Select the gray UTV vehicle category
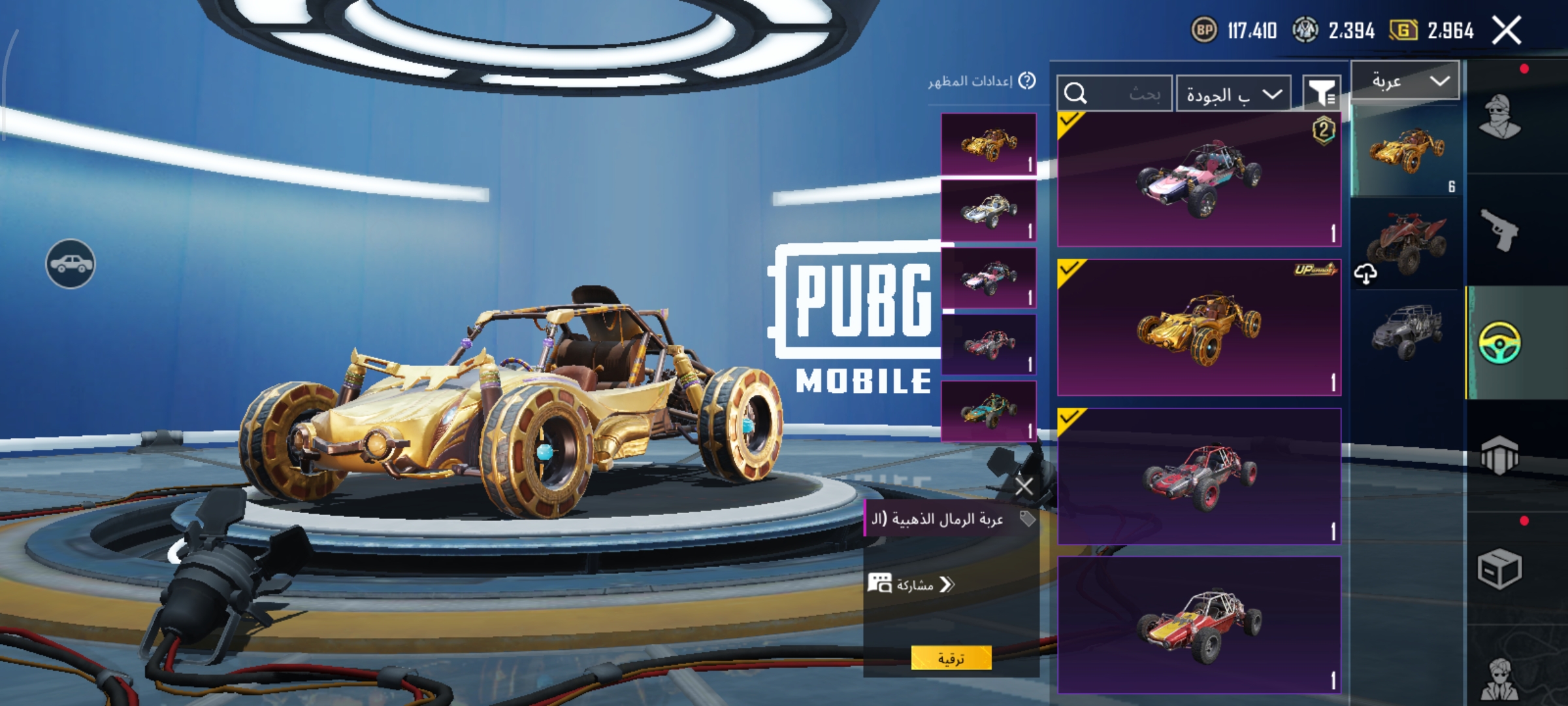This screenshot has width=1568, height=706. (1406, 331)
